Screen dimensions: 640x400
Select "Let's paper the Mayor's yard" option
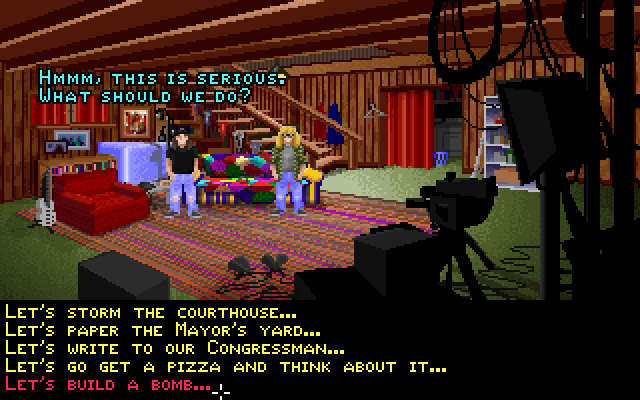pyautogui.click(x=162, y=331)
